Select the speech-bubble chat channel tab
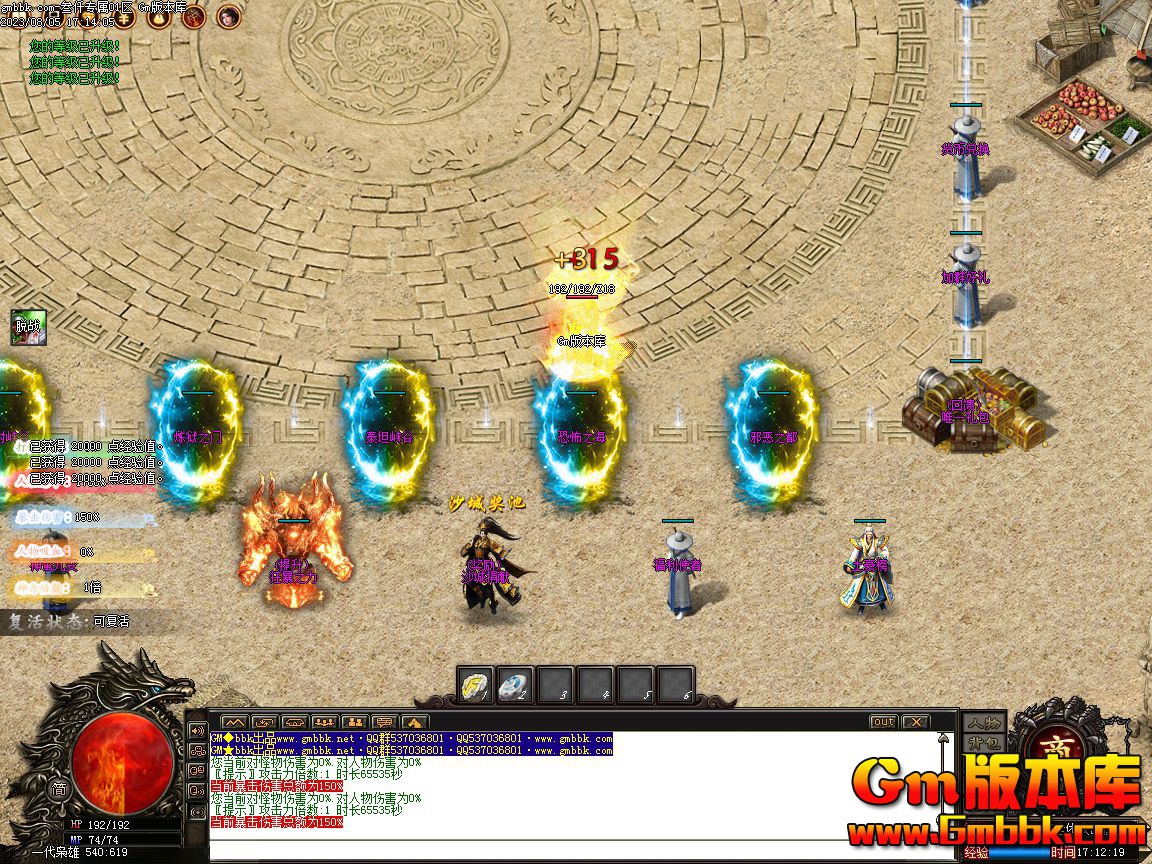The width and height of the screenshot is (1152, 864). click(x=384, y=722)
